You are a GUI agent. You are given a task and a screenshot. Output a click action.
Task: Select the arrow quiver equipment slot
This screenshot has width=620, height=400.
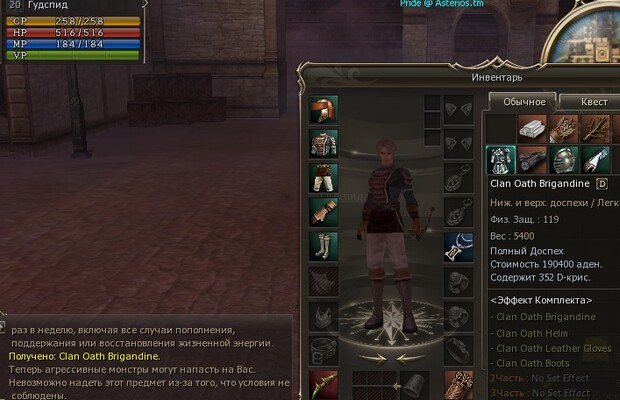click(x=458, y=382)
